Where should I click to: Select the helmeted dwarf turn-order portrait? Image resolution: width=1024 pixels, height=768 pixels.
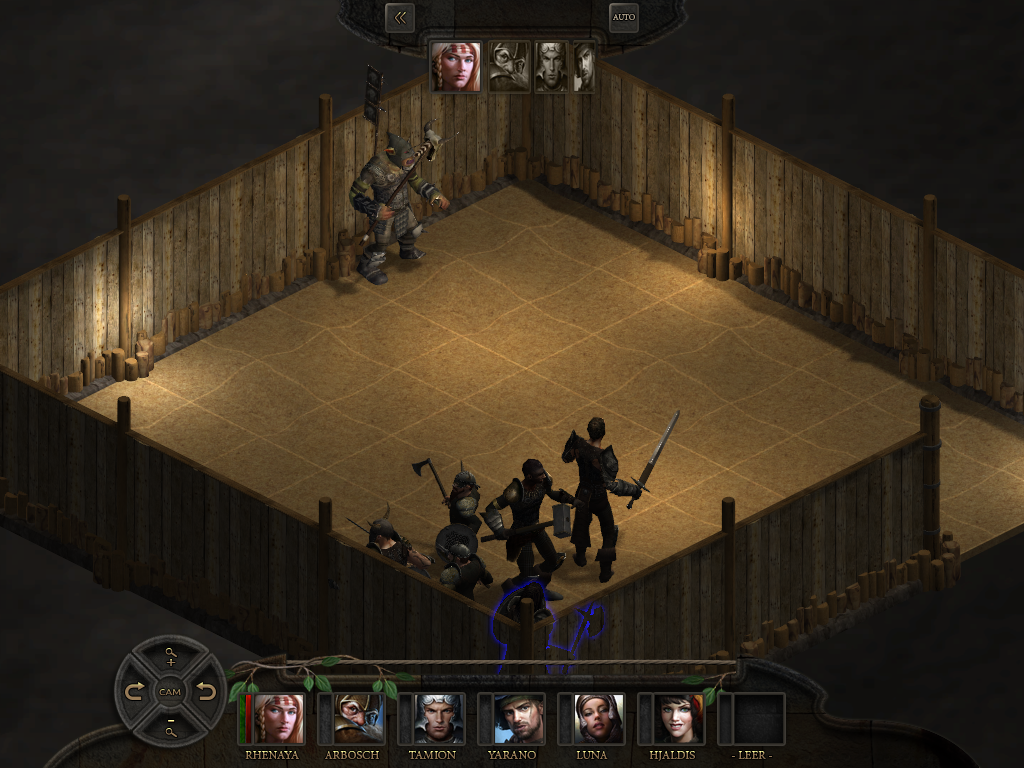pyautogui.click(x=509, y=67)
